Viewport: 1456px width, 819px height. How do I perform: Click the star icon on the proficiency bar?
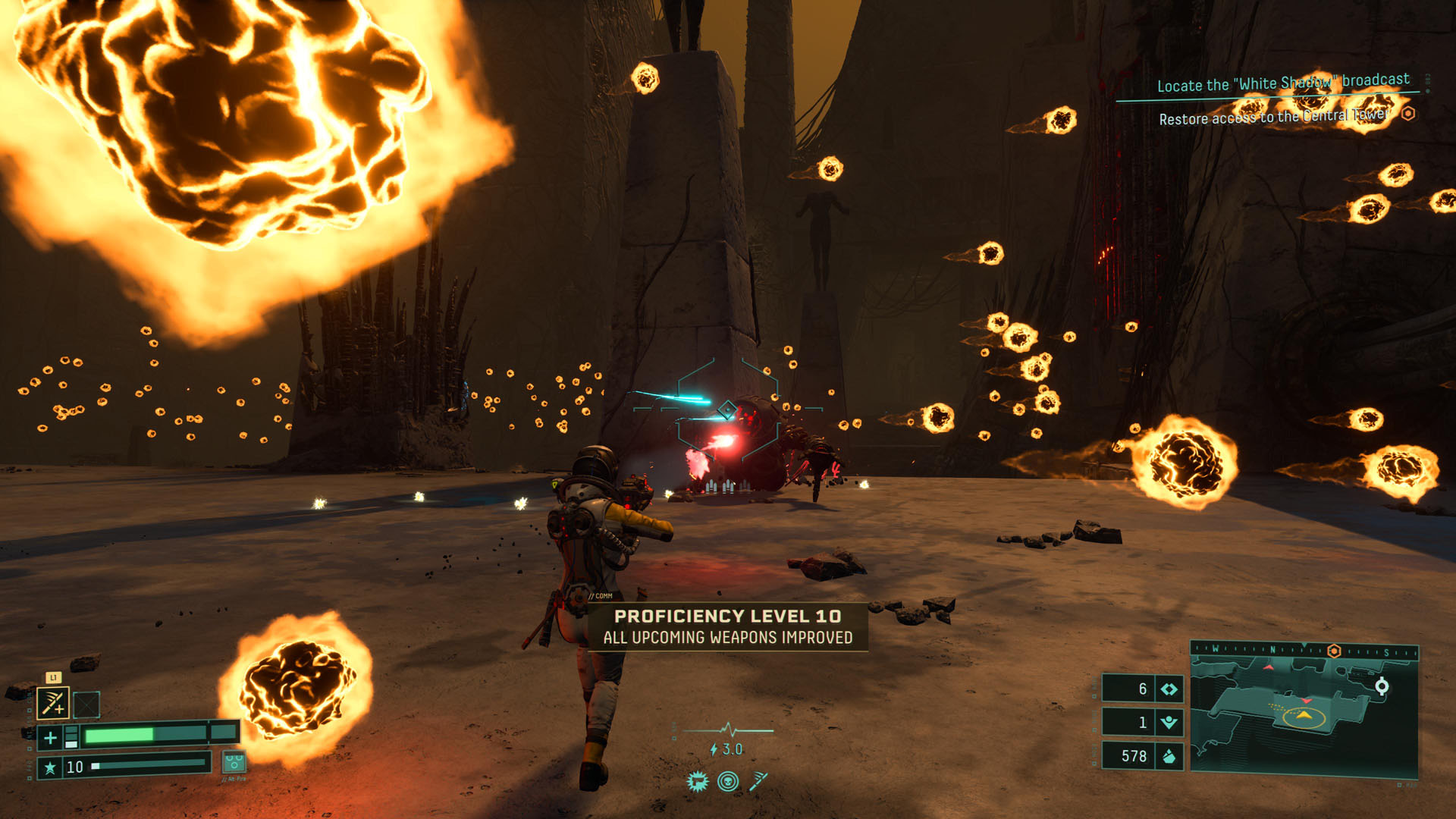point(51,769)
